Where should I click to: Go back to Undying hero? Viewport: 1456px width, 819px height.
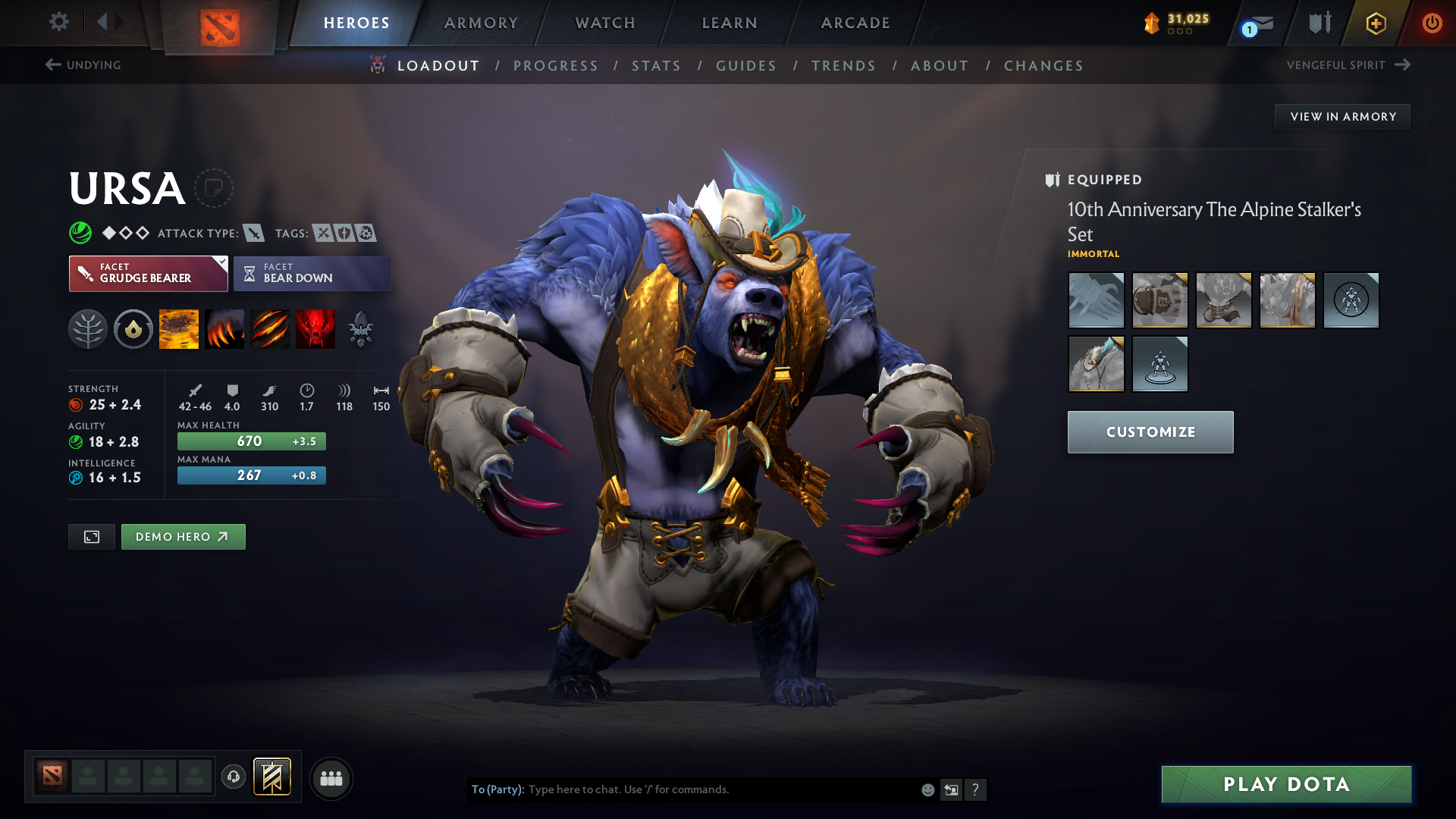tap(83, 64)
